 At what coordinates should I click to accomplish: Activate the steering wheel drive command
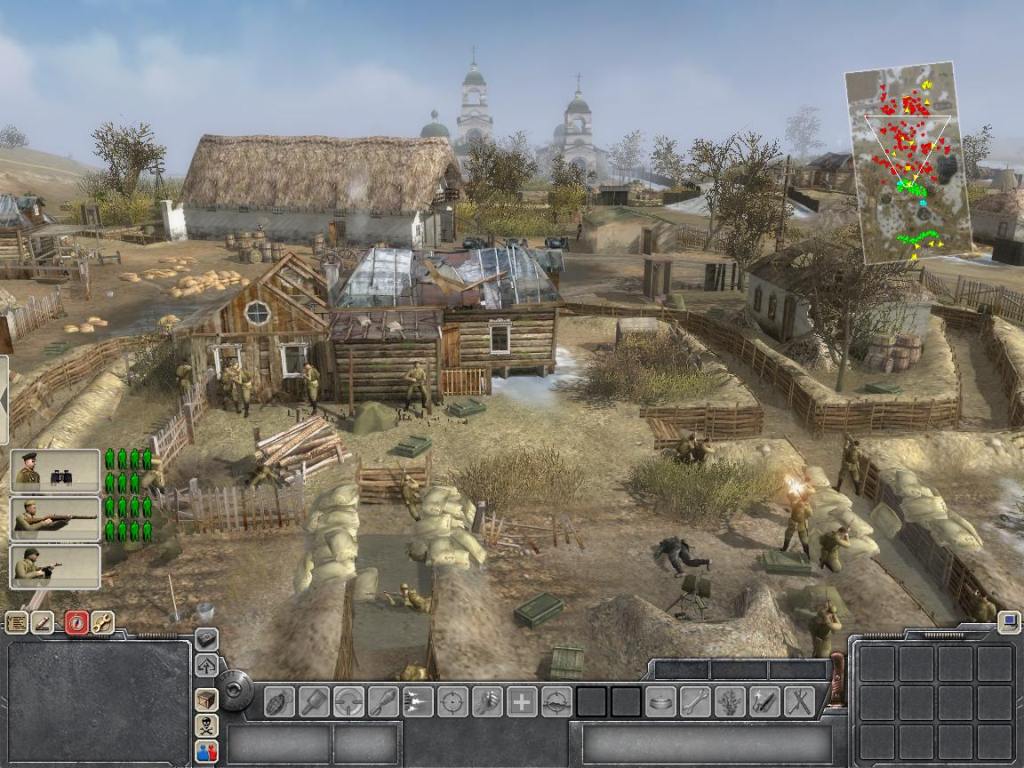click(x=348, y=701)
